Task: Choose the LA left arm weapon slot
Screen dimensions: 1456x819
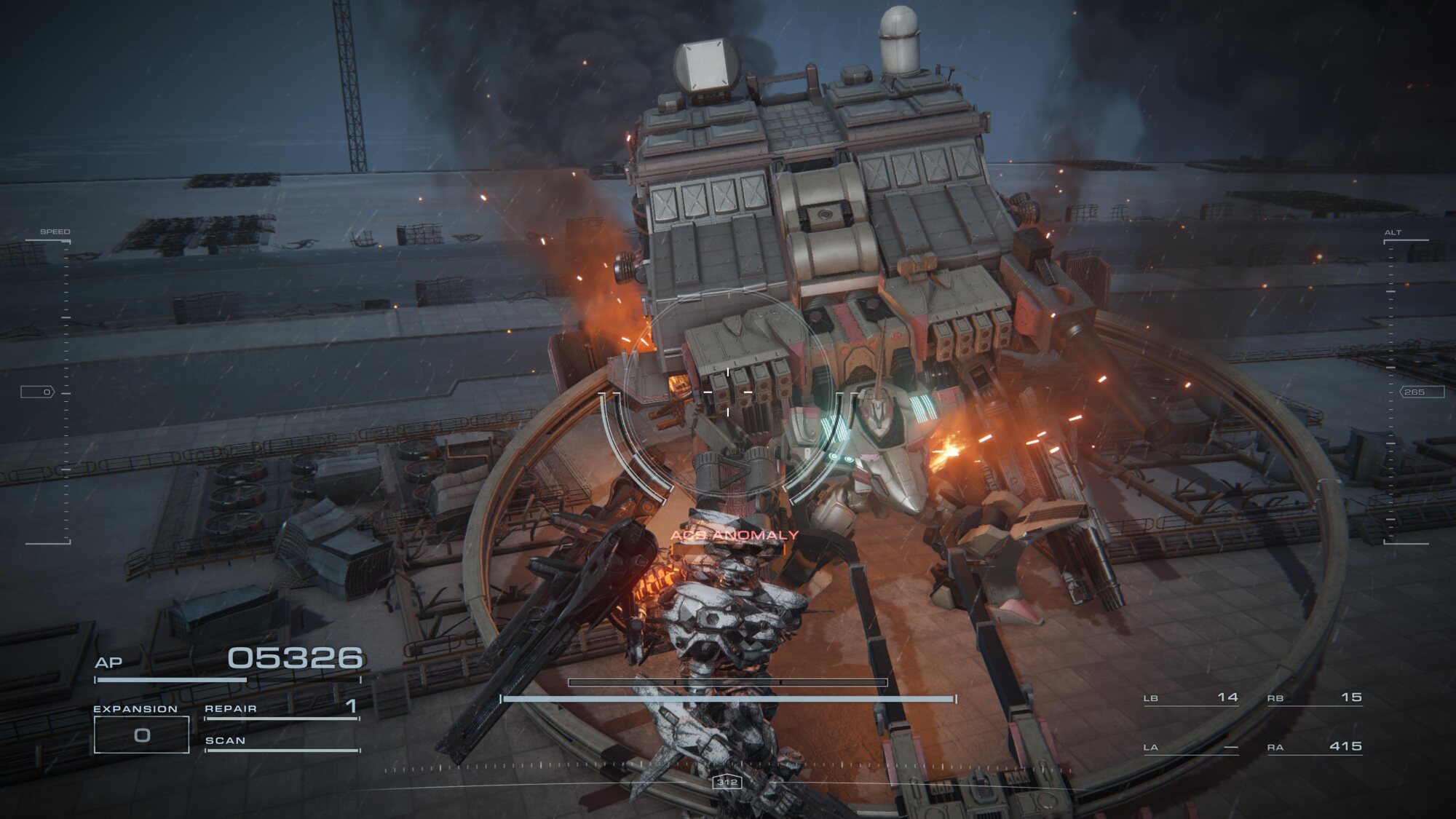Action: point(1191,748)
